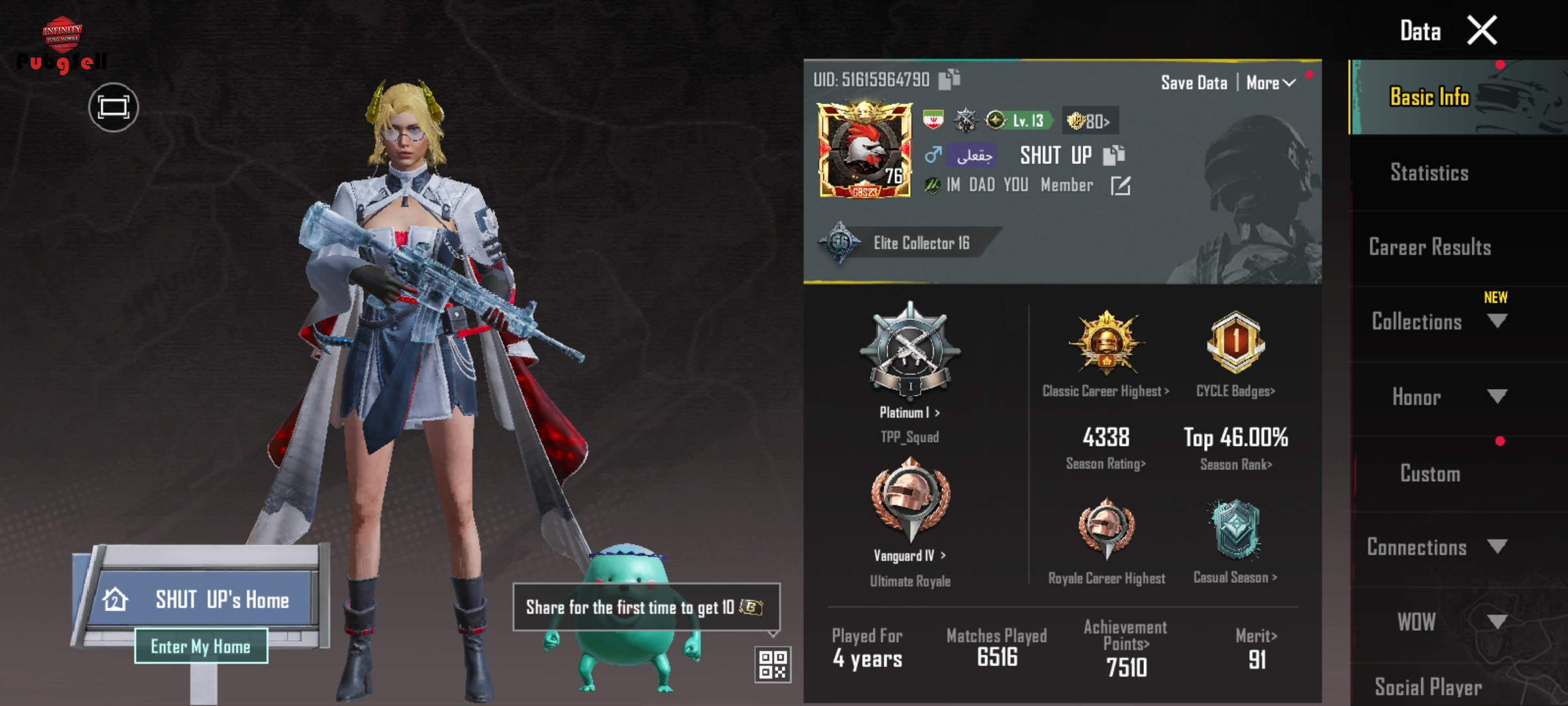The image size is (1568, 706).
Task: Open CYCLE Badges
Action: tap(1235, 391)
